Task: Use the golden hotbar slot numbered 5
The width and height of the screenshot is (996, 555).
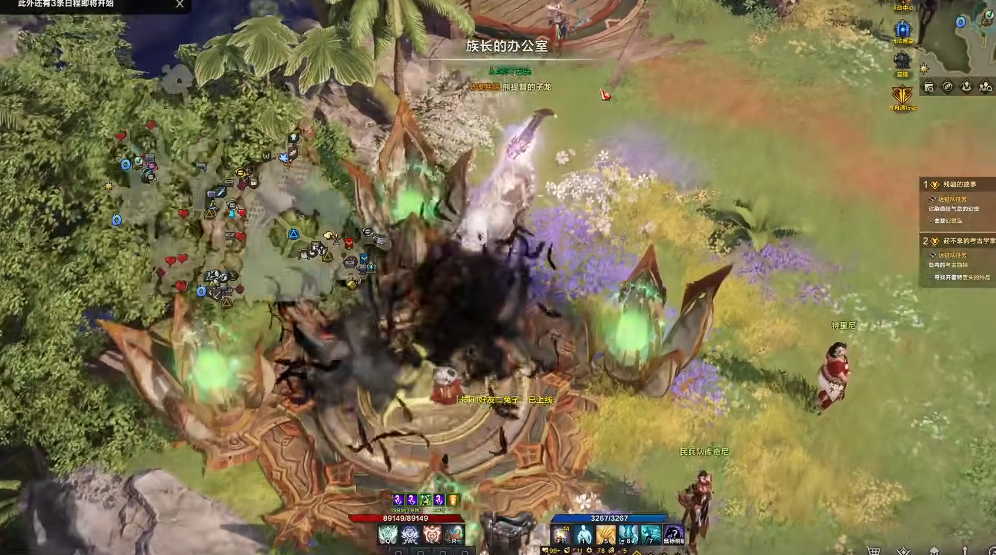Action: 606,535
